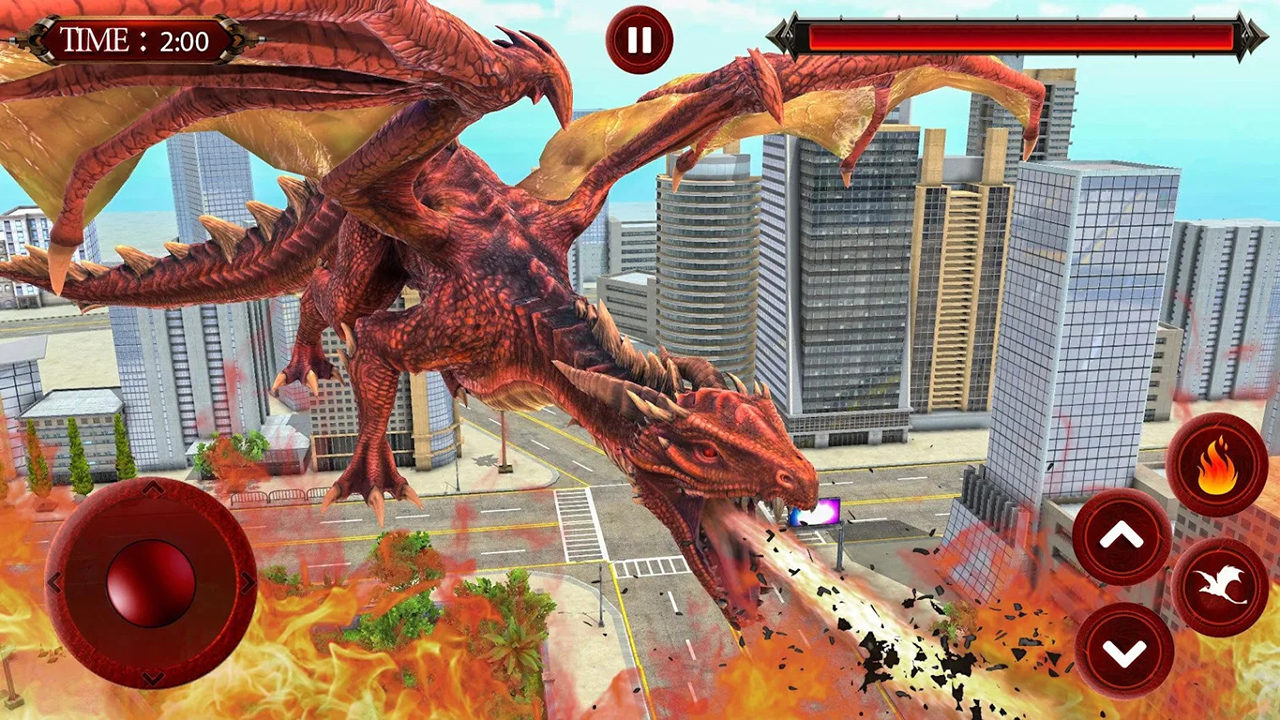Tap the flame icon to breathe fire
The image size is (1280, 720).
(x=1216, y=466)
